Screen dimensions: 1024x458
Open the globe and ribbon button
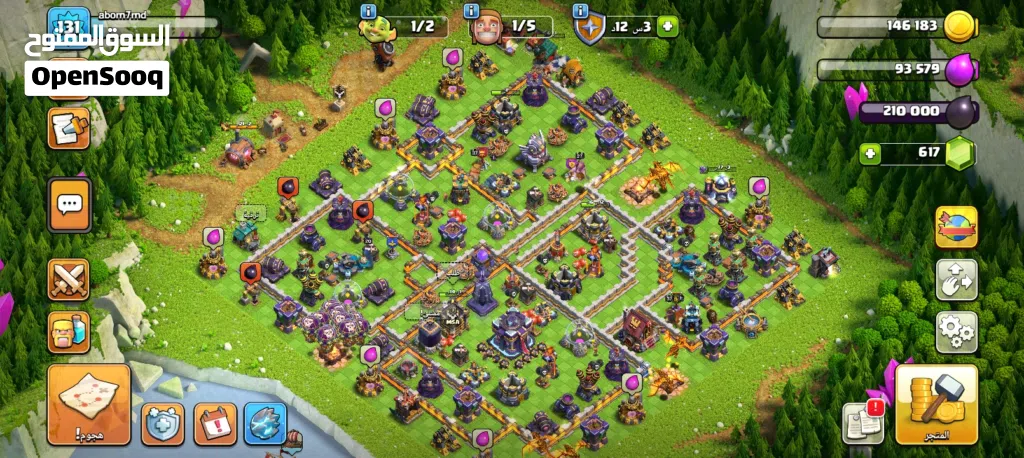tap(956, 227)
